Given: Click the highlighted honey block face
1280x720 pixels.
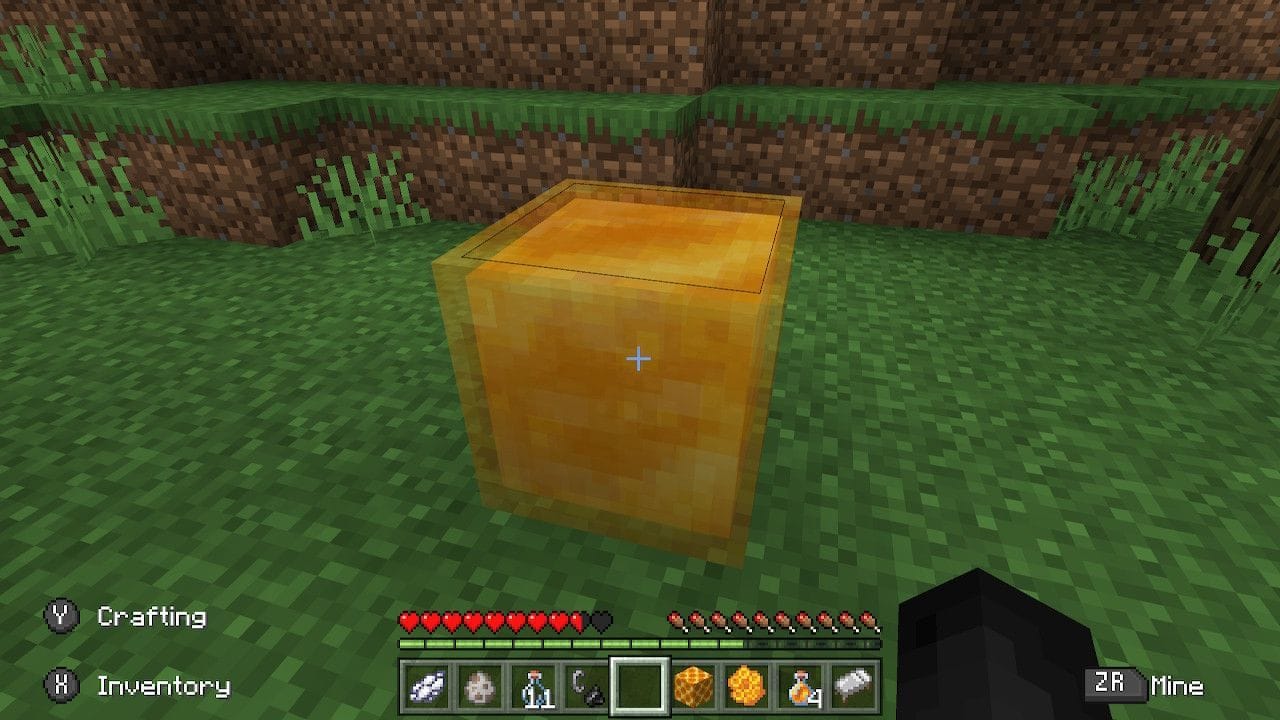Looking at the screenshot, I should 620,420.
